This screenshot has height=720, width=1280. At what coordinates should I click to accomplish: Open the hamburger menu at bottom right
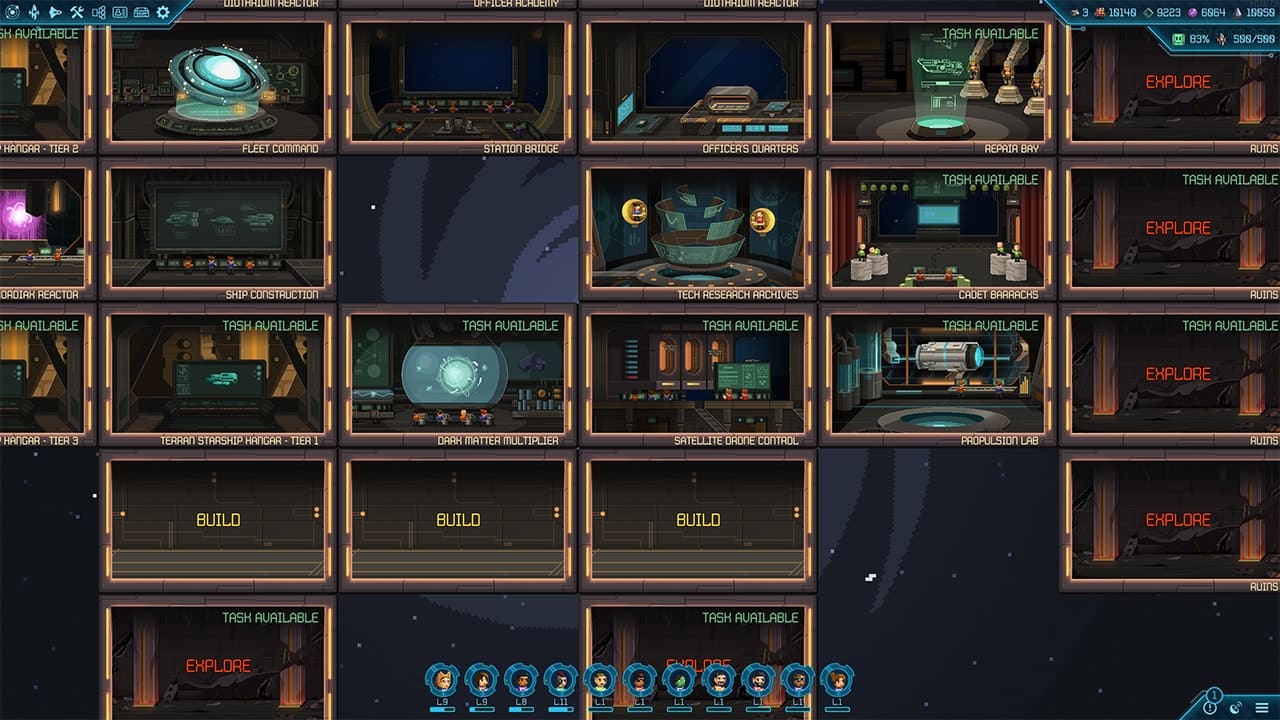(1262, 707)
